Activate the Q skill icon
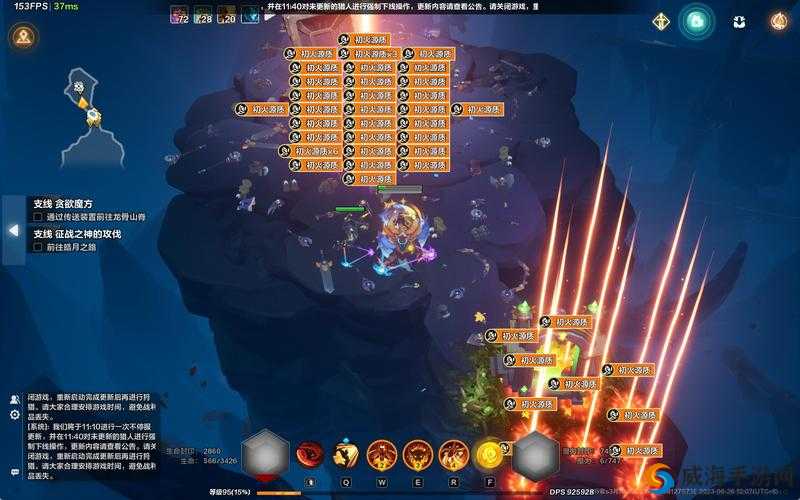The height and width of the screenshot is (500, 800). click(x=346, y=455)
